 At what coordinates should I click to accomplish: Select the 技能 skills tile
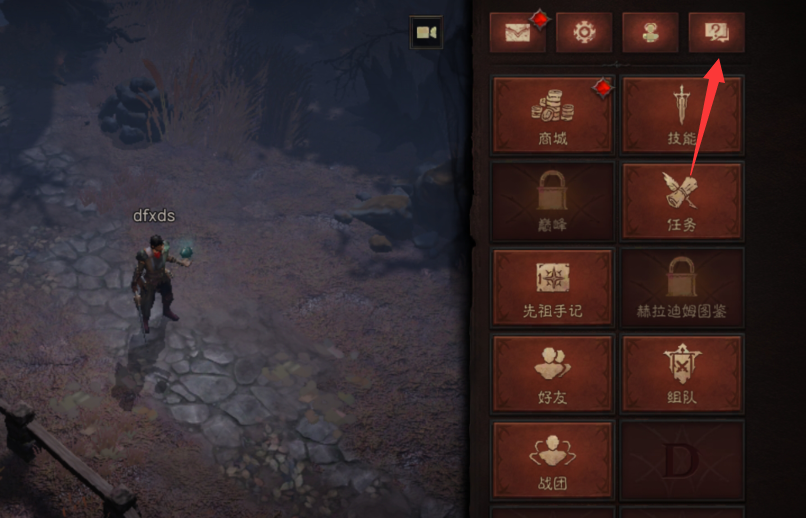coord(682,114)
